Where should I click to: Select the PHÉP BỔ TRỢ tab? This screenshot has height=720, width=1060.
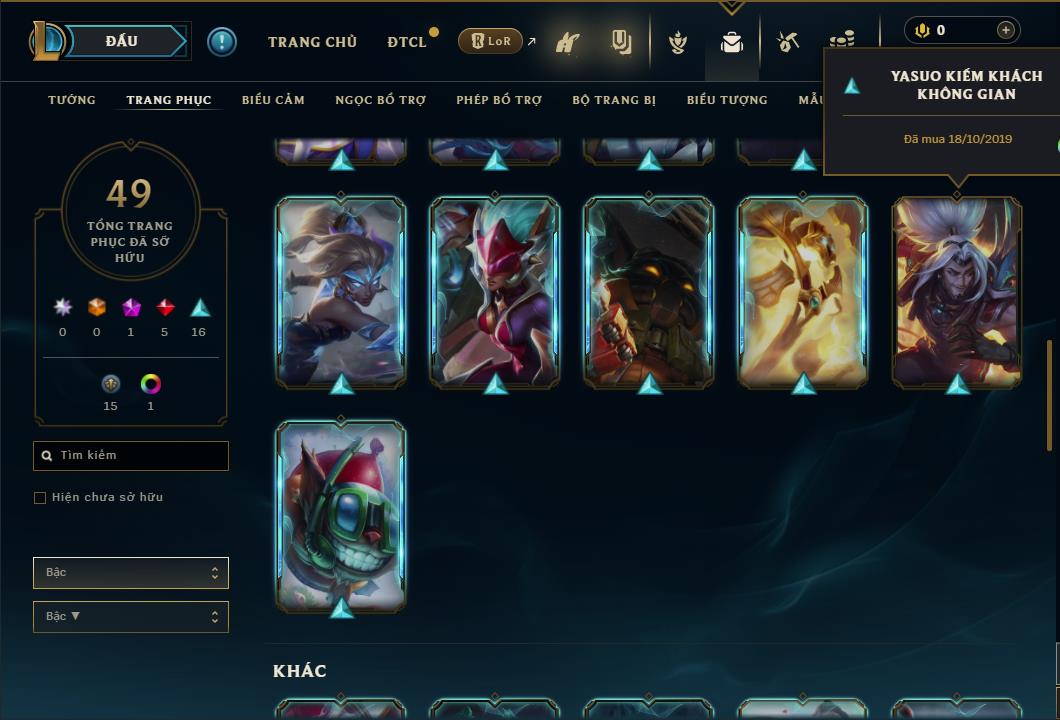click(x=499, y=100)
